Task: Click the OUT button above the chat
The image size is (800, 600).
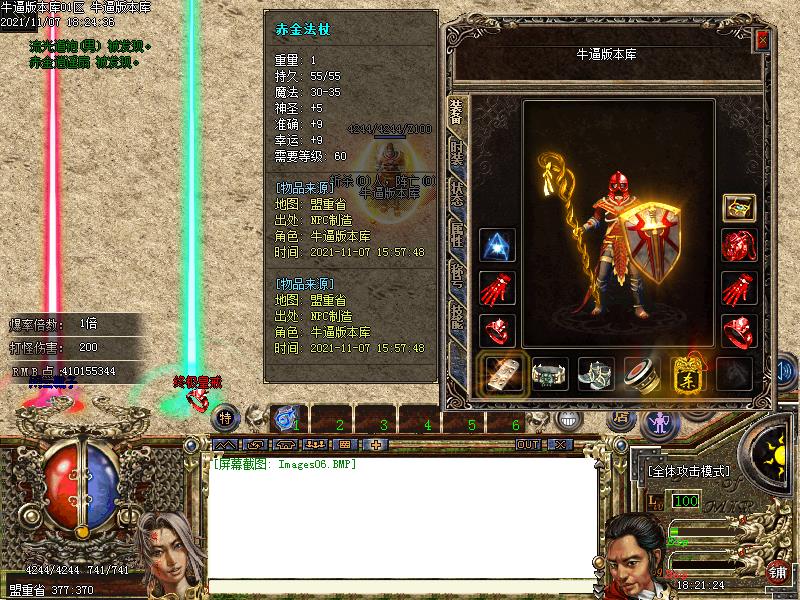Action: click(x=528, y=444)
